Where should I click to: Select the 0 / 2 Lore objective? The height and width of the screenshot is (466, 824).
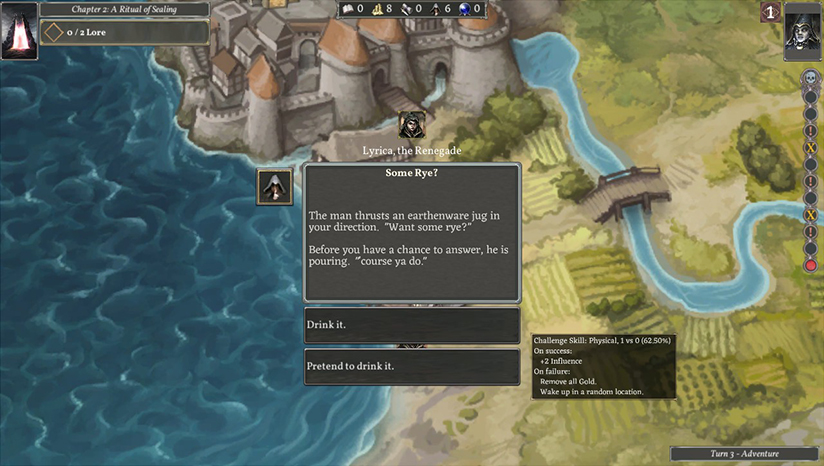click(124, 32)
